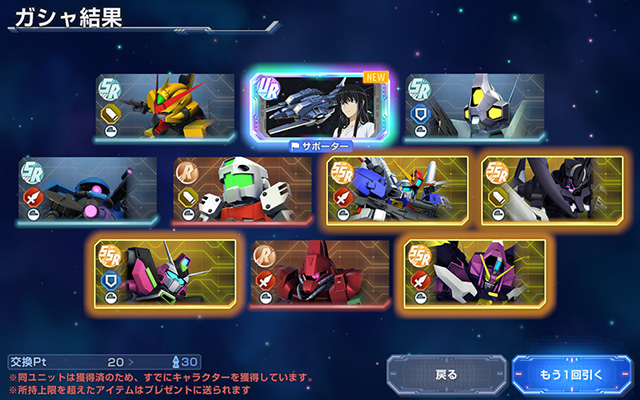Choose the dark blue SR mobile suit card

pos(88,188)
